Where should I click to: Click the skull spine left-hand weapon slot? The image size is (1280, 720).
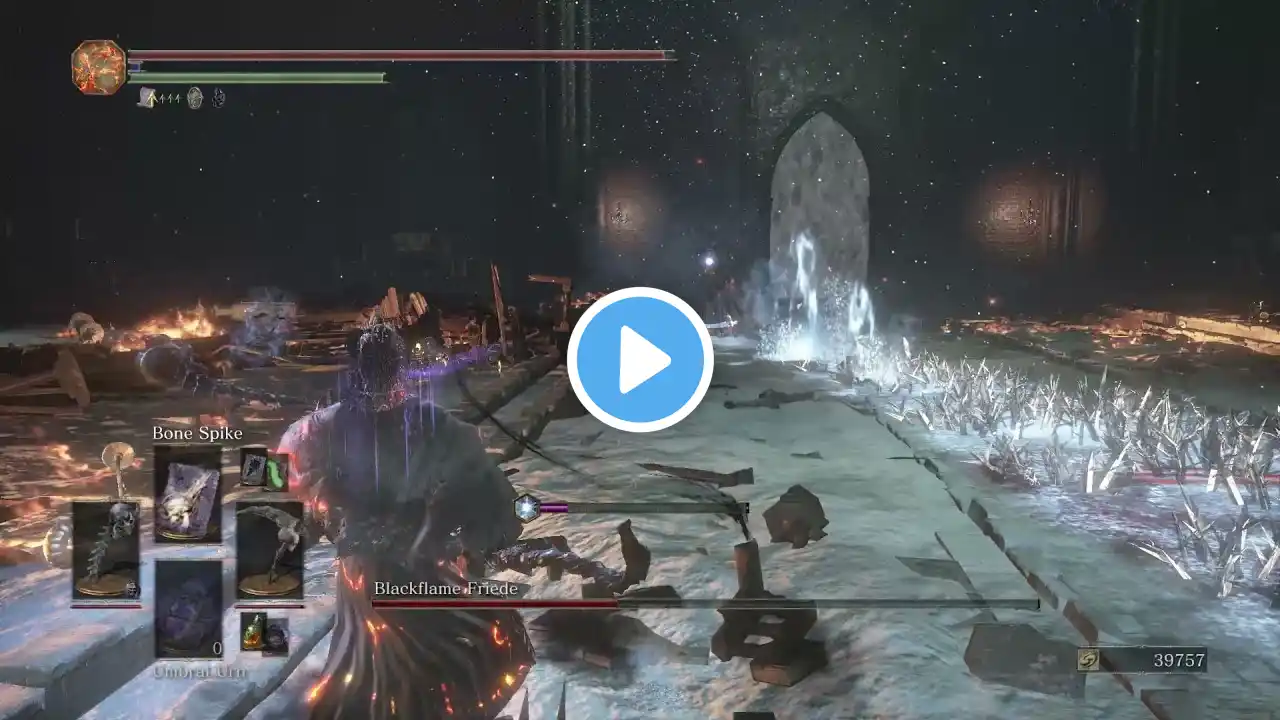coord(106,550)
